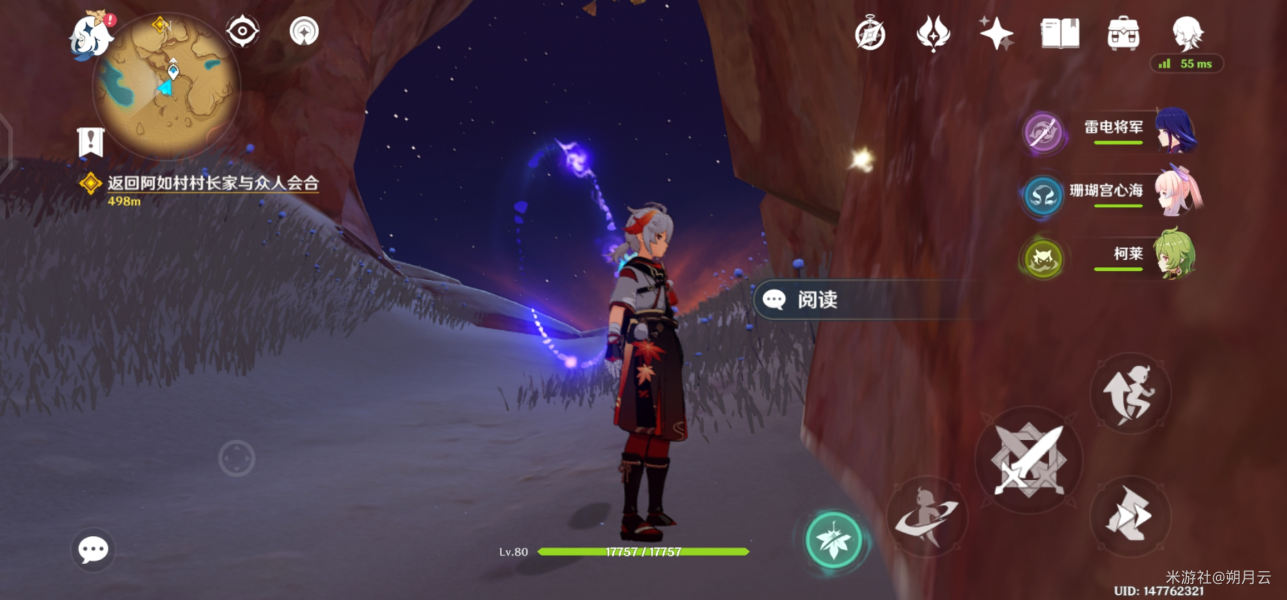Image resolution: width=1287 pixels, height=600 pixels.
Task: Open the wish four-pointed star icon
Action: 996,34
